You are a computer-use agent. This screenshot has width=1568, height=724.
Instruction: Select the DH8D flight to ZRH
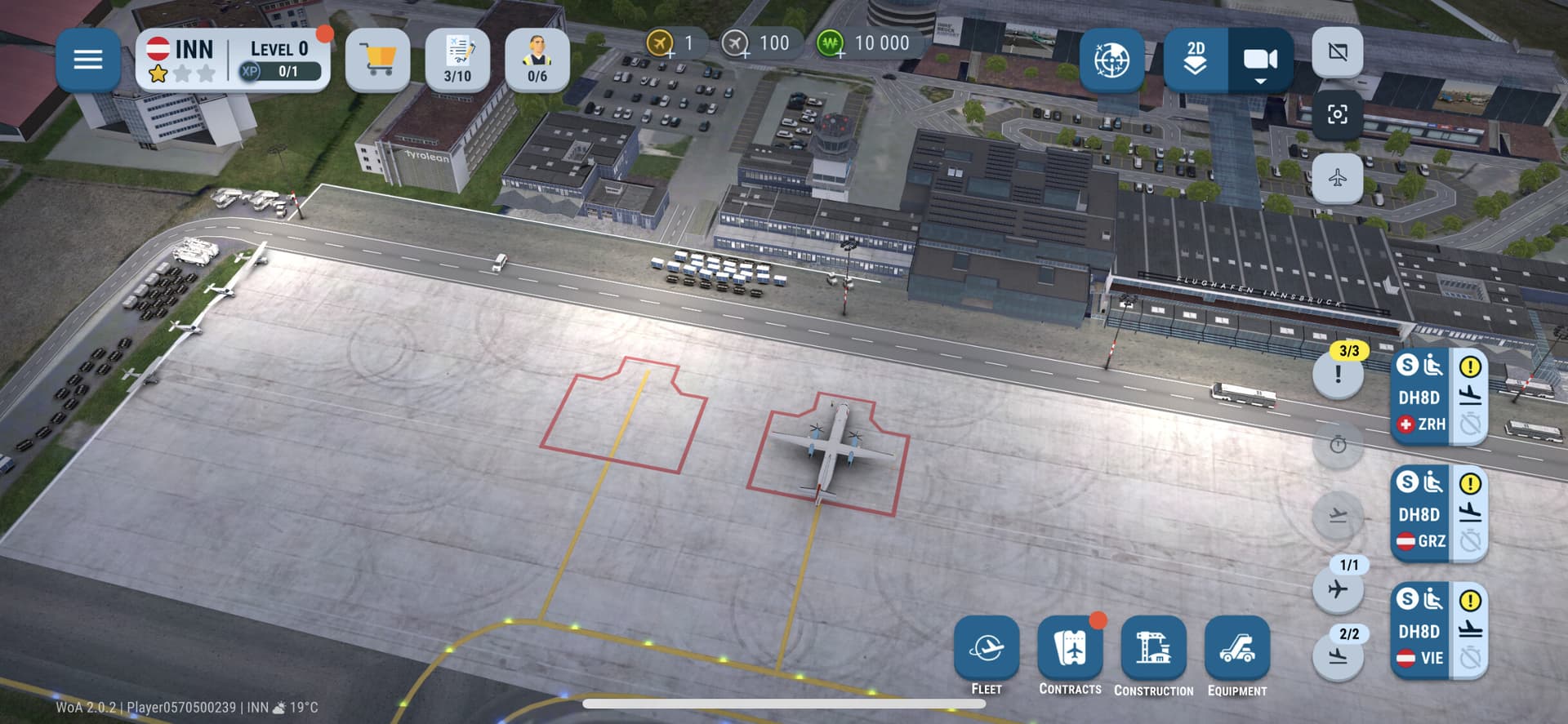1422,398
